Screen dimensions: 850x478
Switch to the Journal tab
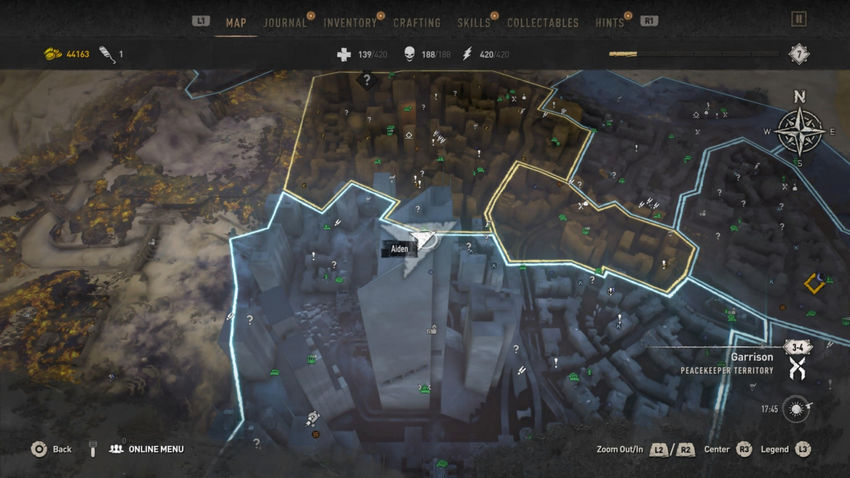(285, 22)
